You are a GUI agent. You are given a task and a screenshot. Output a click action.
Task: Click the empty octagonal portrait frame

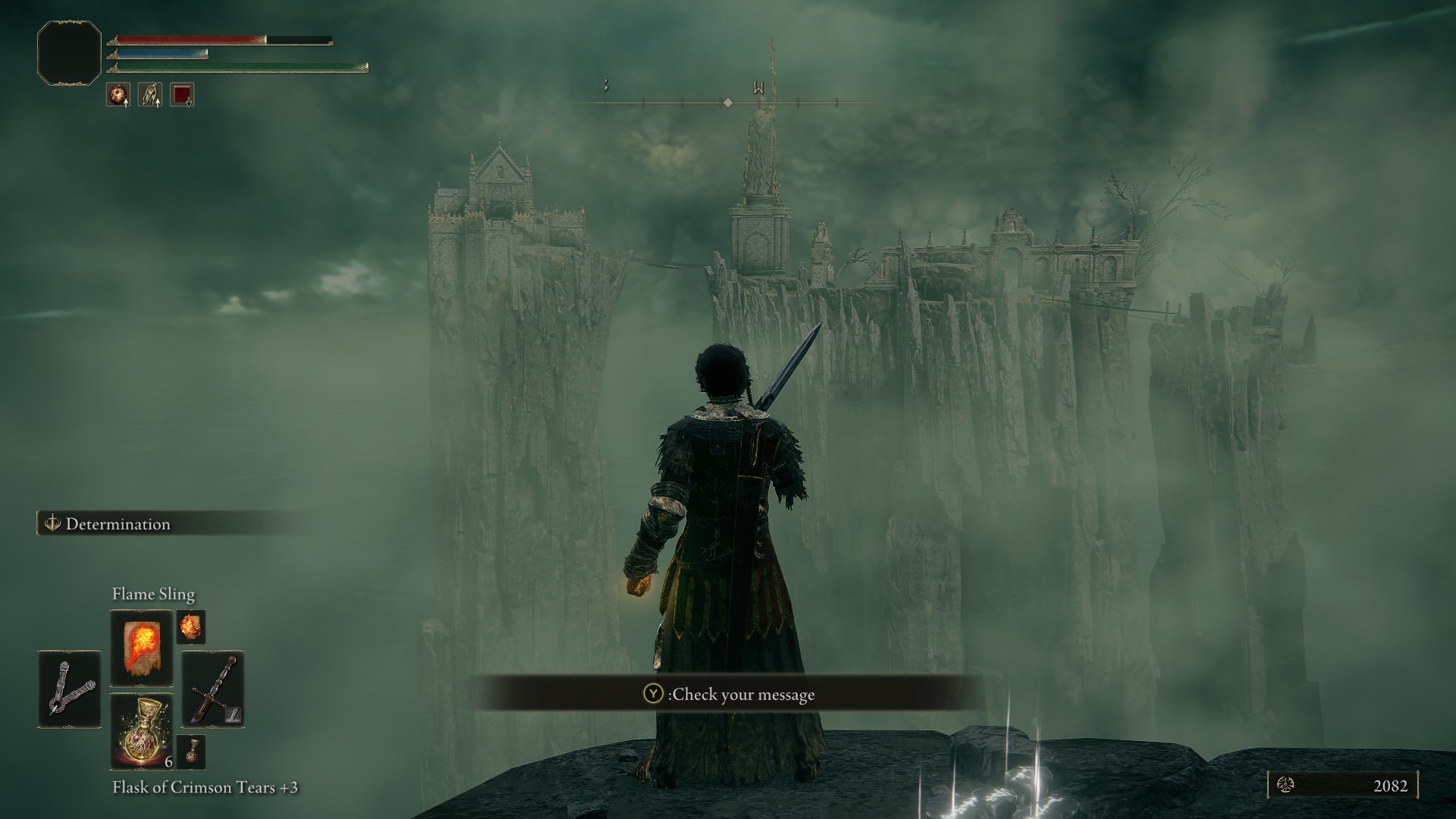pyautogui.click(x=69, y=52)
